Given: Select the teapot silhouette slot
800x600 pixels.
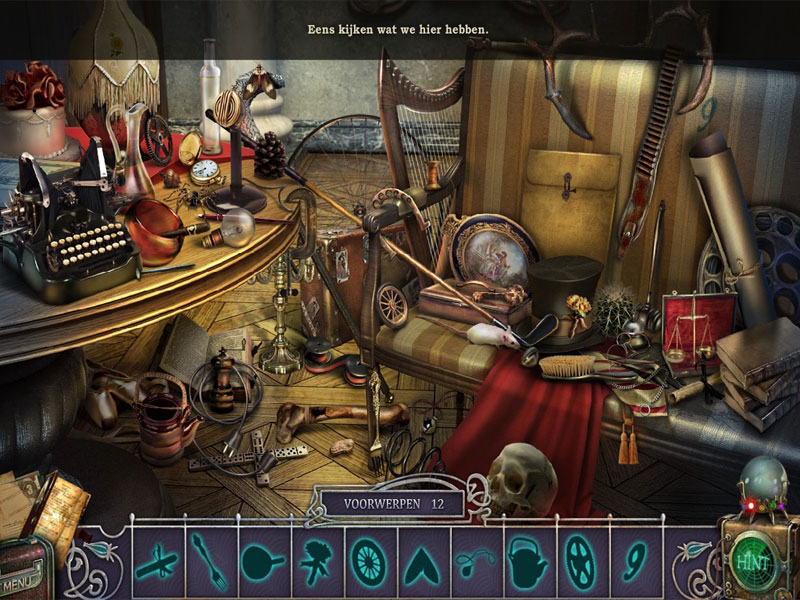Looking at the screenshot, I should [526, 561].
